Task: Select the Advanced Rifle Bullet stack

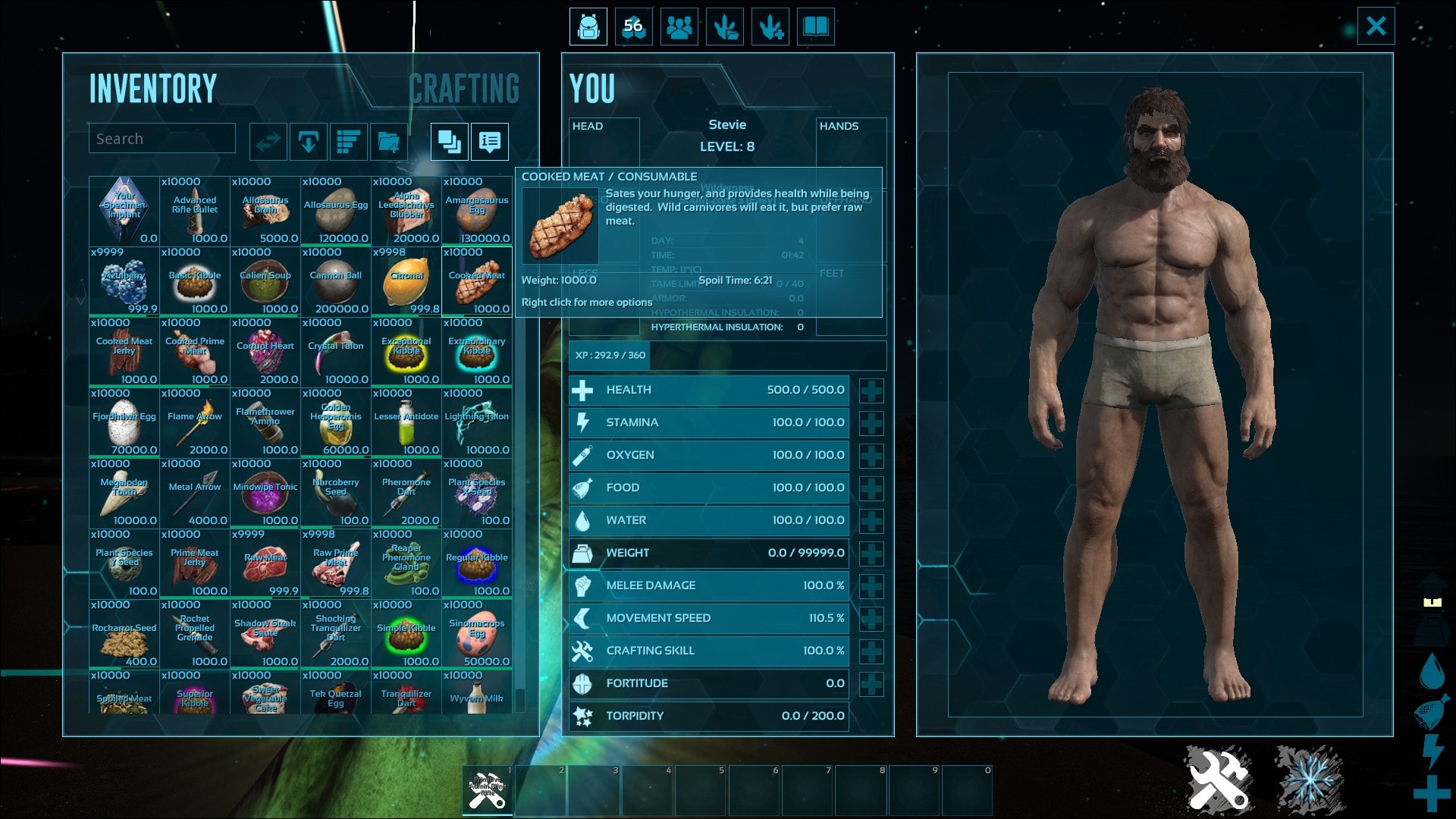Action: click(x=195, y=211)
